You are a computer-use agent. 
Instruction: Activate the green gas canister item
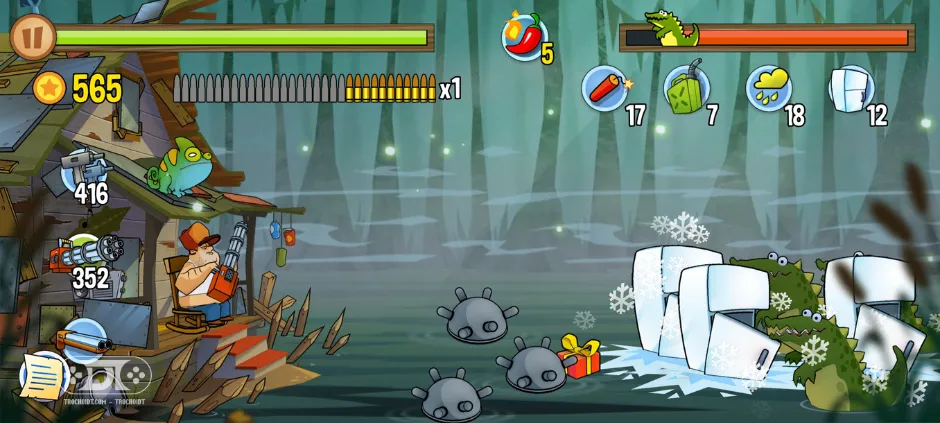686,87
